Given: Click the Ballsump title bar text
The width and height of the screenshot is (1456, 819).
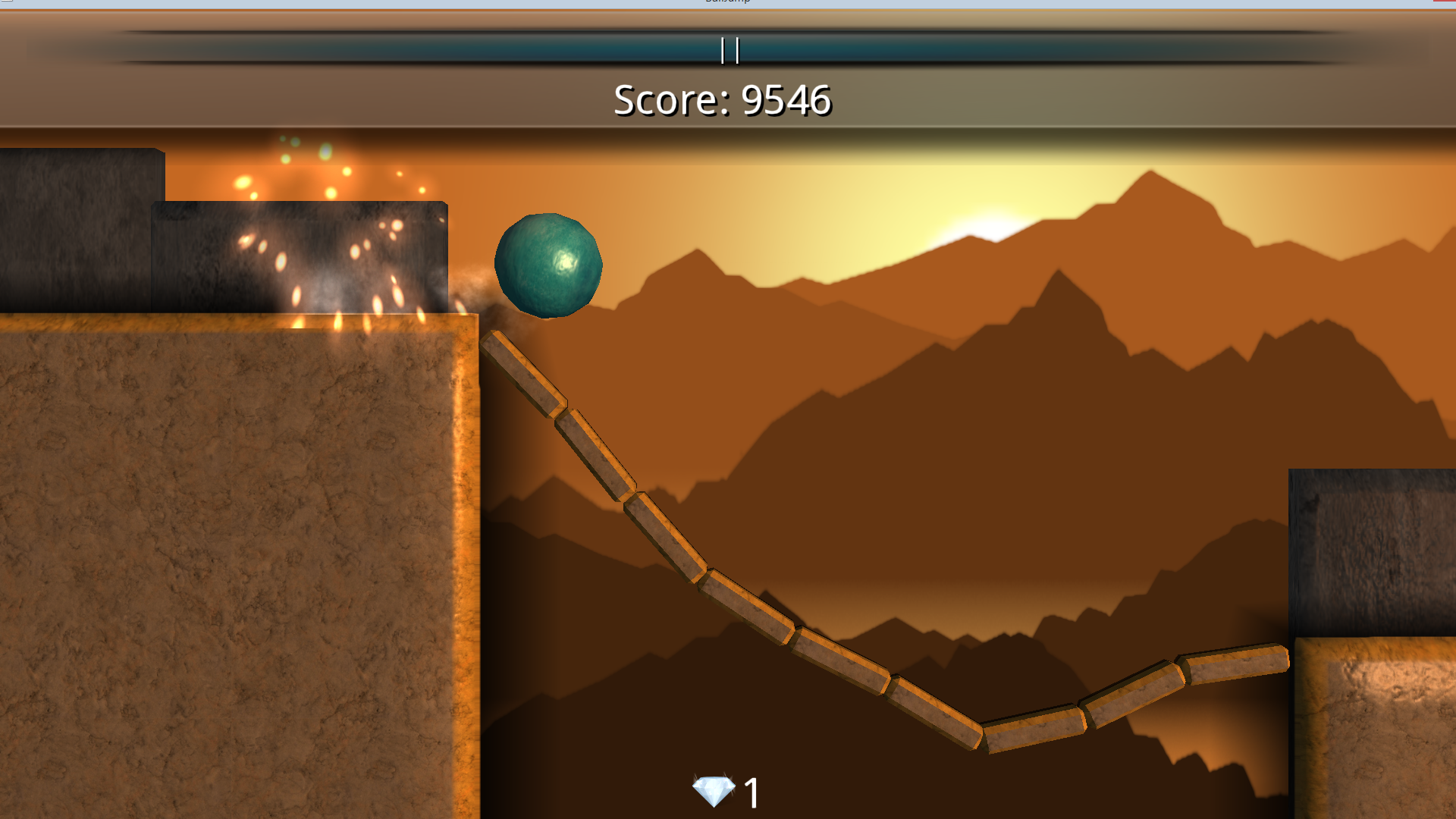Looking at the screenshot, I should click(726, 3).
